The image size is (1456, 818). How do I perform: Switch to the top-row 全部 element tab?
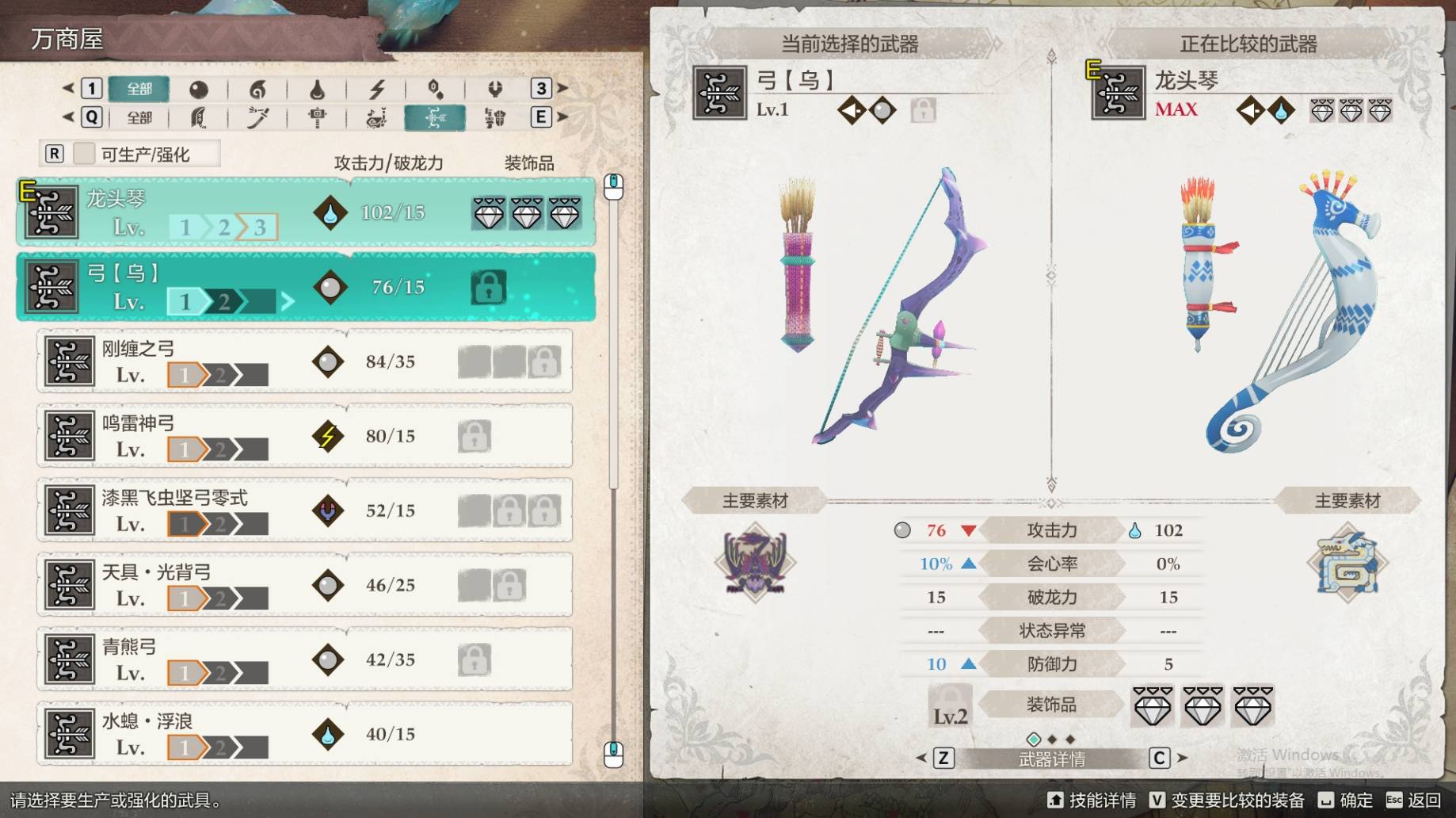point(139,89)
